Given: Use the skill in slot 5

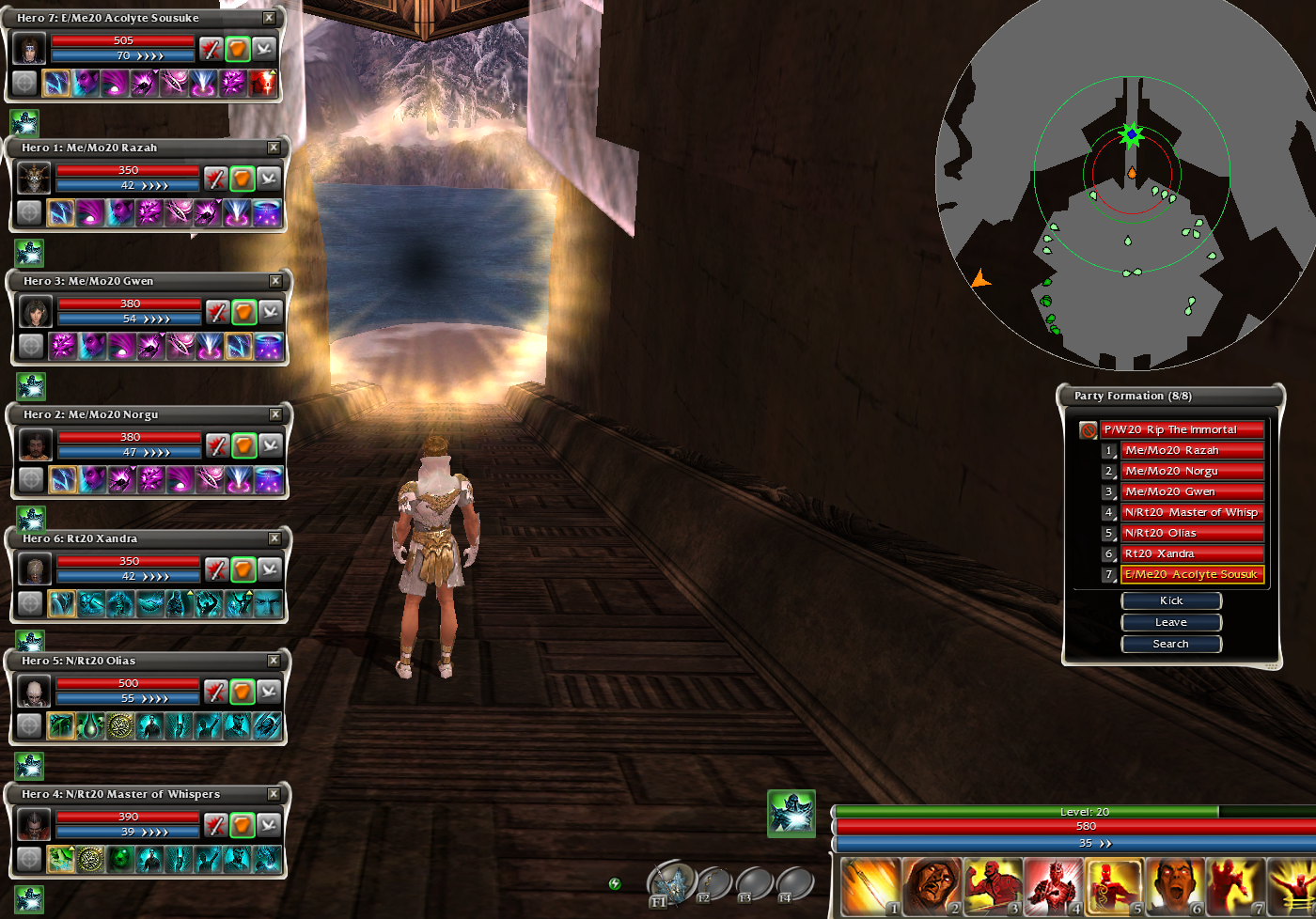Looking at the screenshot, I should [x=1114, y=886].
